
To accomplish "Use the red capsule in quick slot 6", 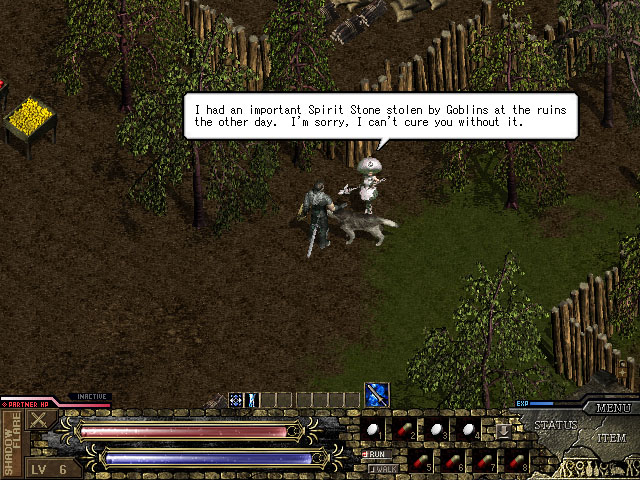I will click(447, 462).
